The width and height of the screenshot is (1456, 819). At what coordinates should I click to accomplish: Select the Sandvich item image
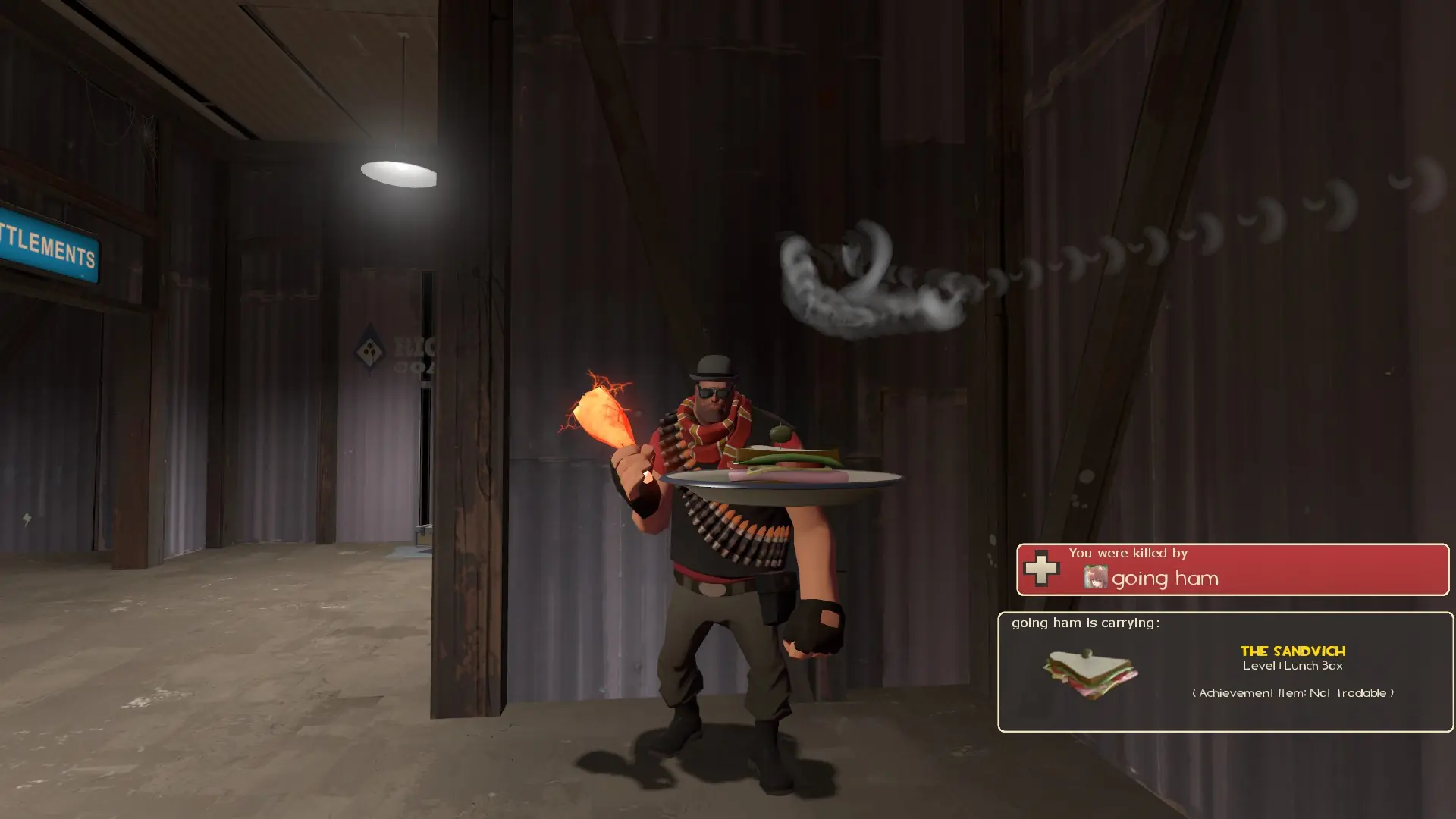1090,673
